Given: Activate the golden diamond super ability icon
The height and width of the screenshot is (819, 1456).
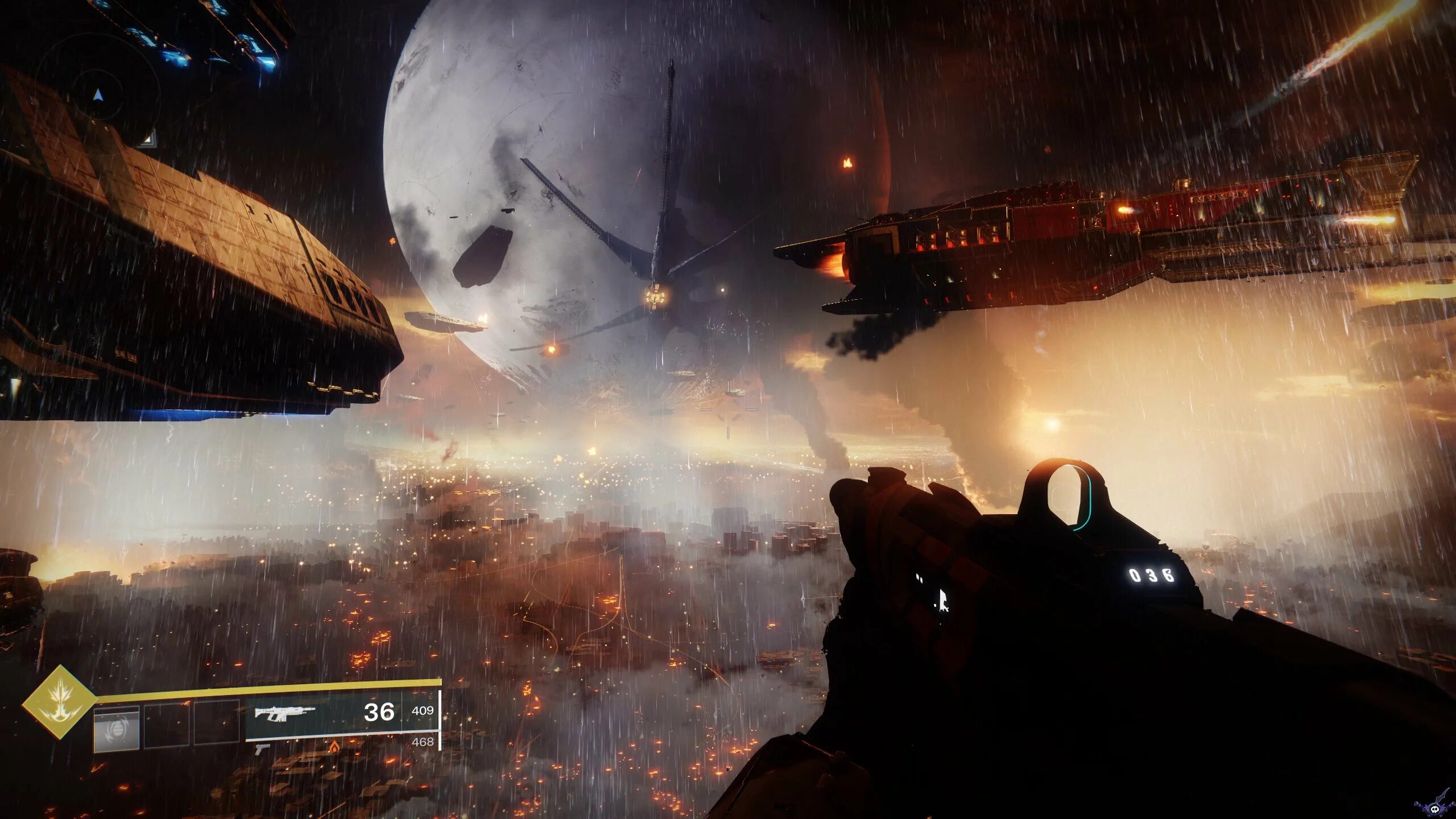Looking at the screenshot, I should (59, 702).
